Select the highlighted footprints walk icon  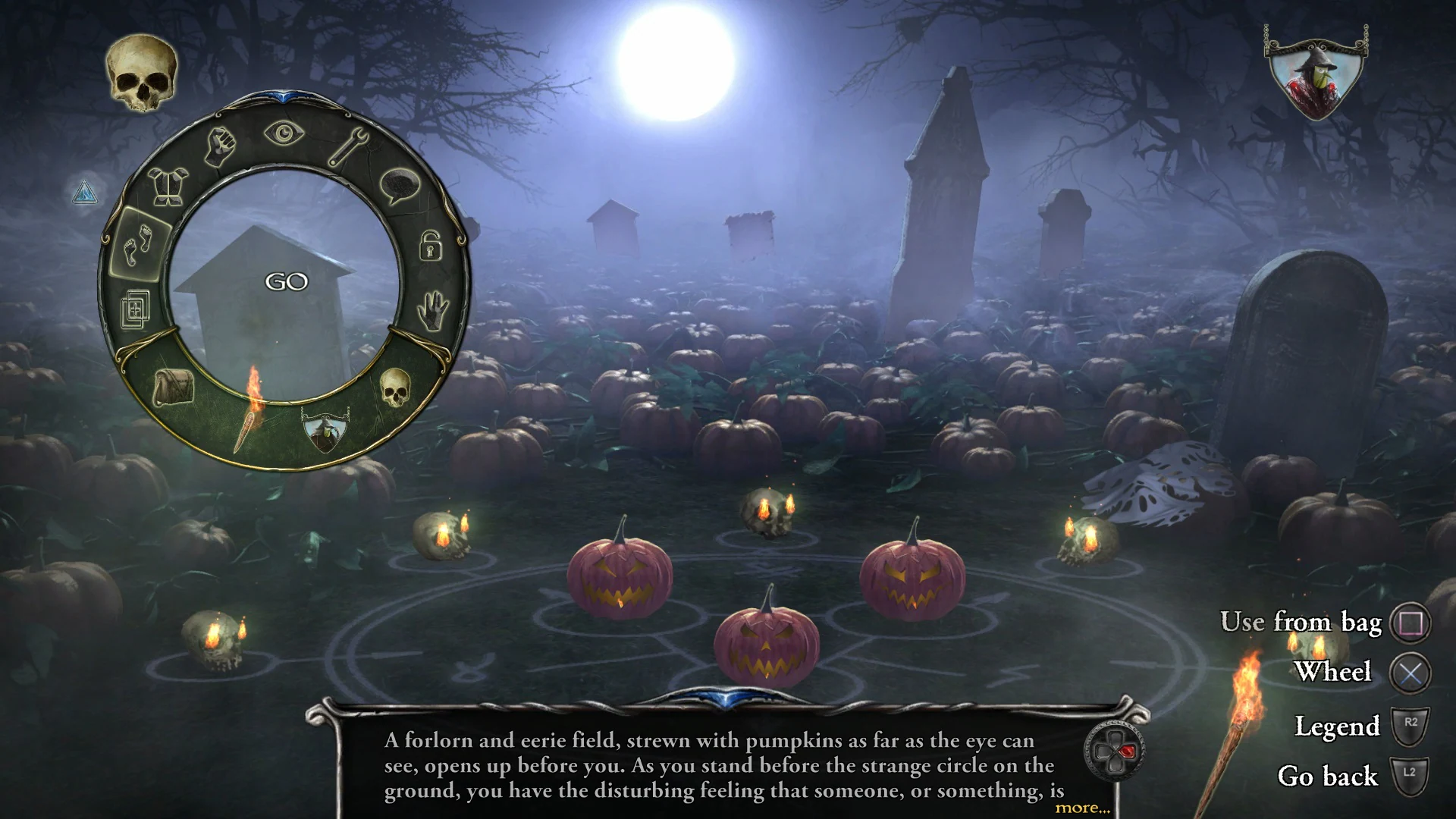click(137, 244)
